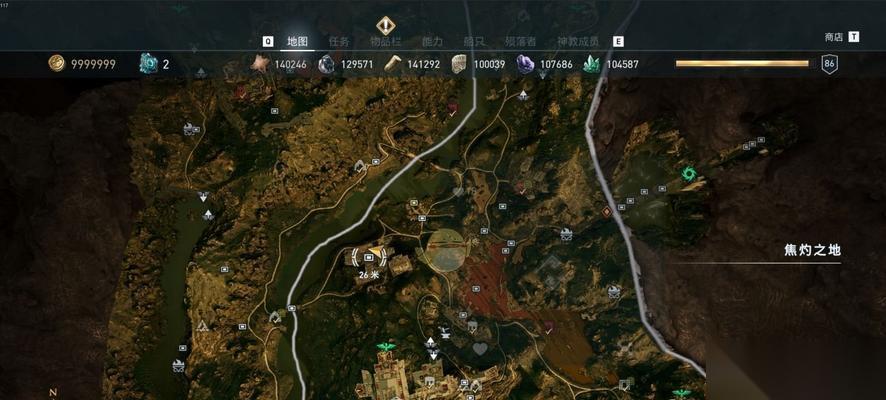Image resolution: width=886 pixels, height=400 pixels.
Task: Select the 地图 (Map) tab
Action: (x=297, y=41)
